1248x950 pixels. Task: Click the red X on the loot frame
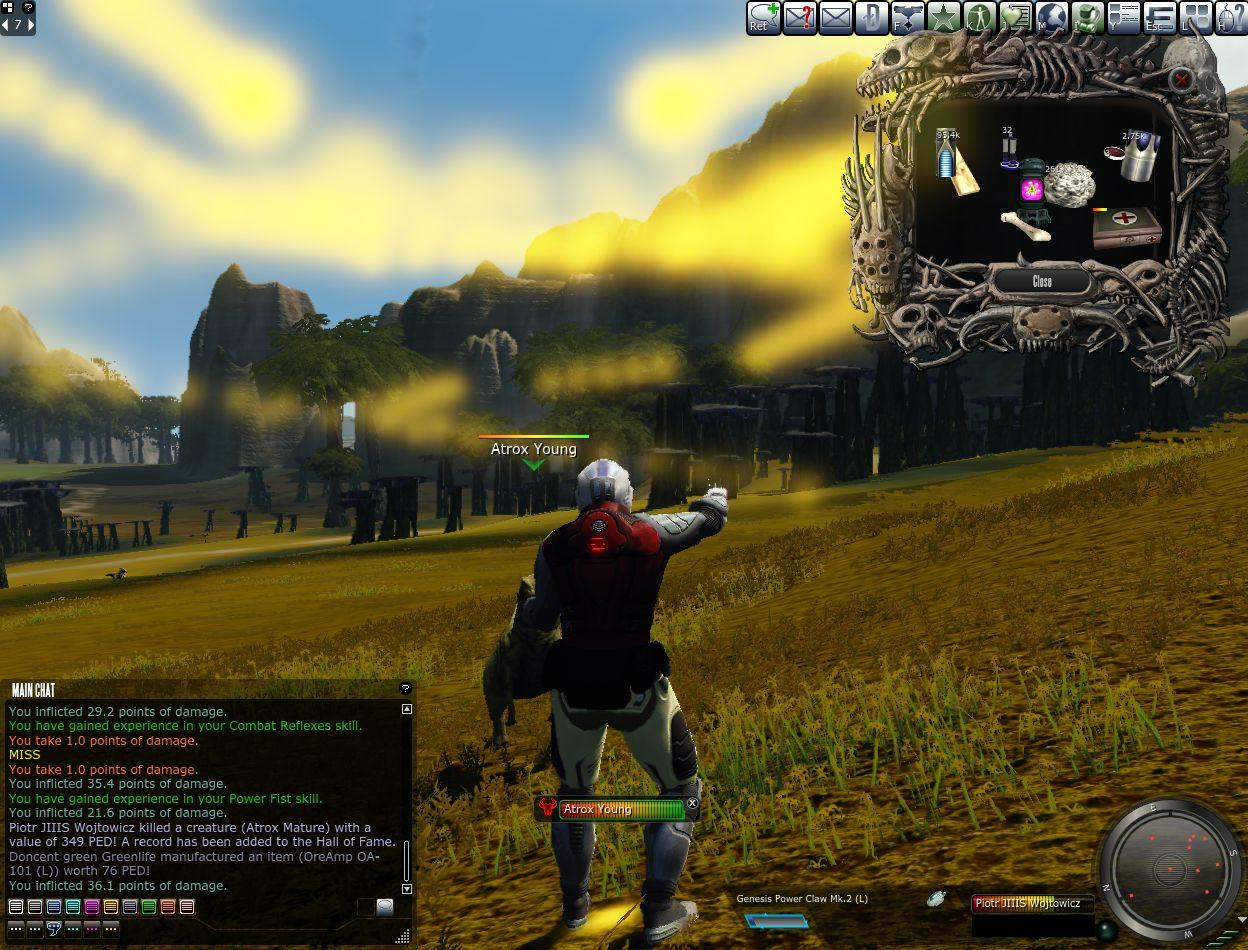coord(1182,80)
